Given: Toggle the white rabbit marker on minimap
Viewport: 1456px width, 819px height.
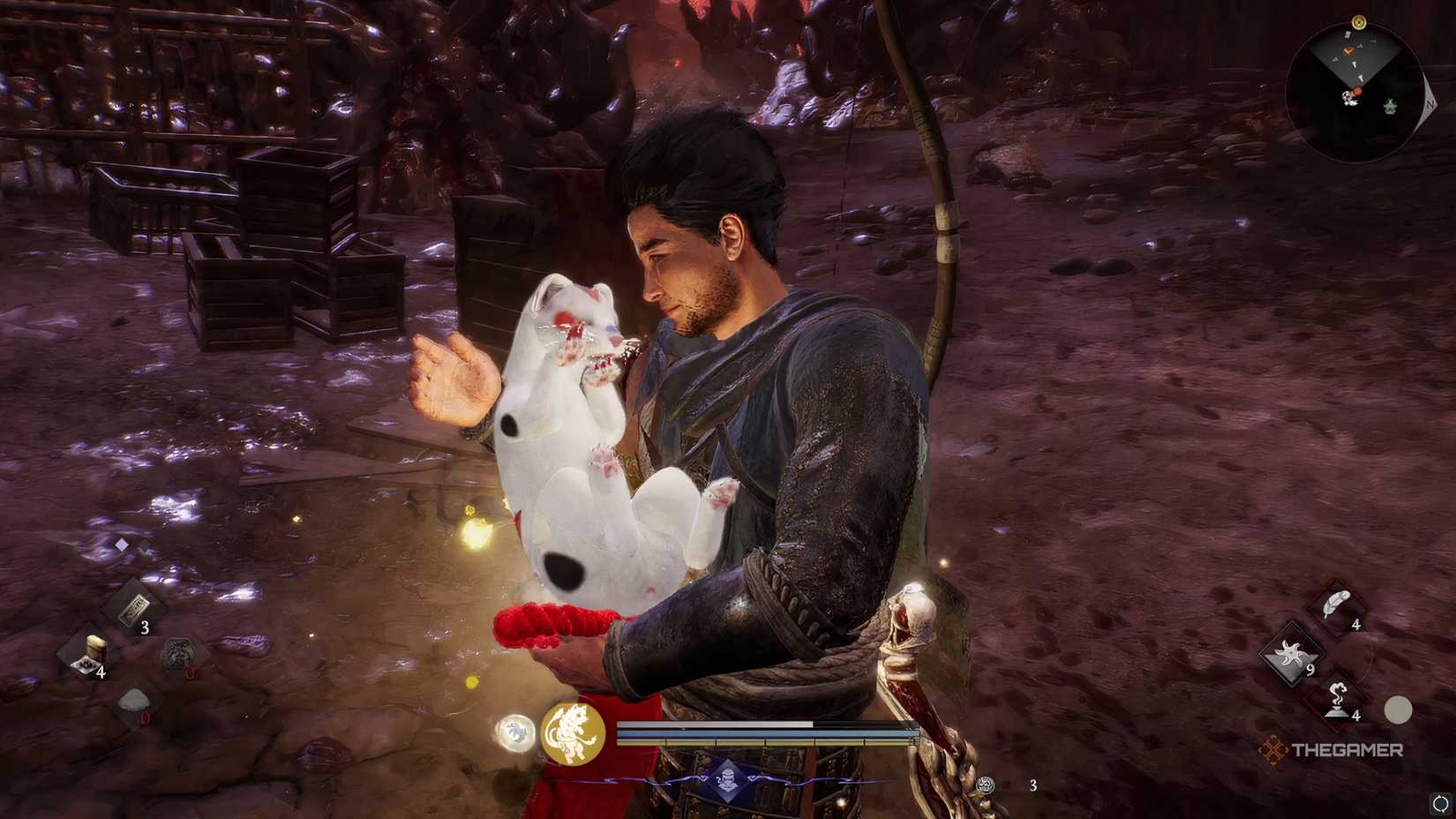Looking at the screenshot, I should 1350,99.
